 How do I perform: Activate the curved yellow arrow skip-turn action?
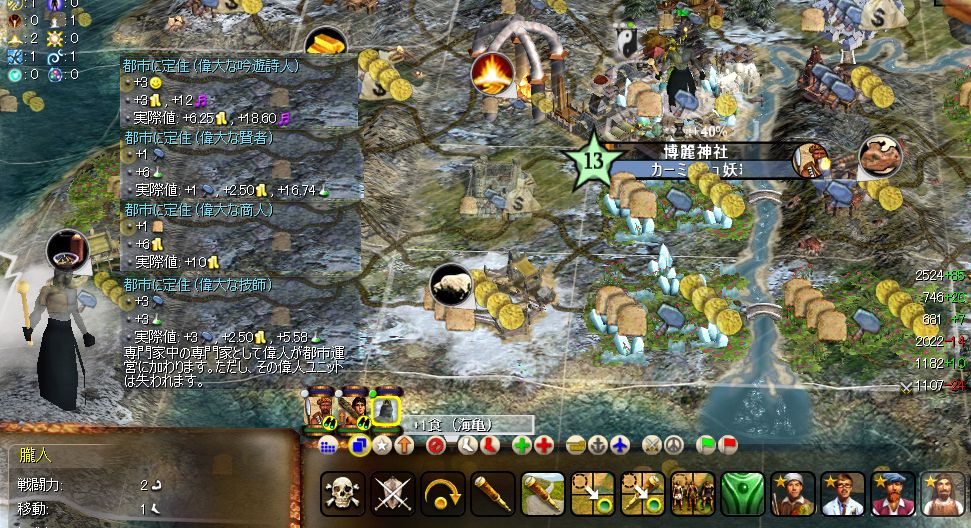coord(442,493)
